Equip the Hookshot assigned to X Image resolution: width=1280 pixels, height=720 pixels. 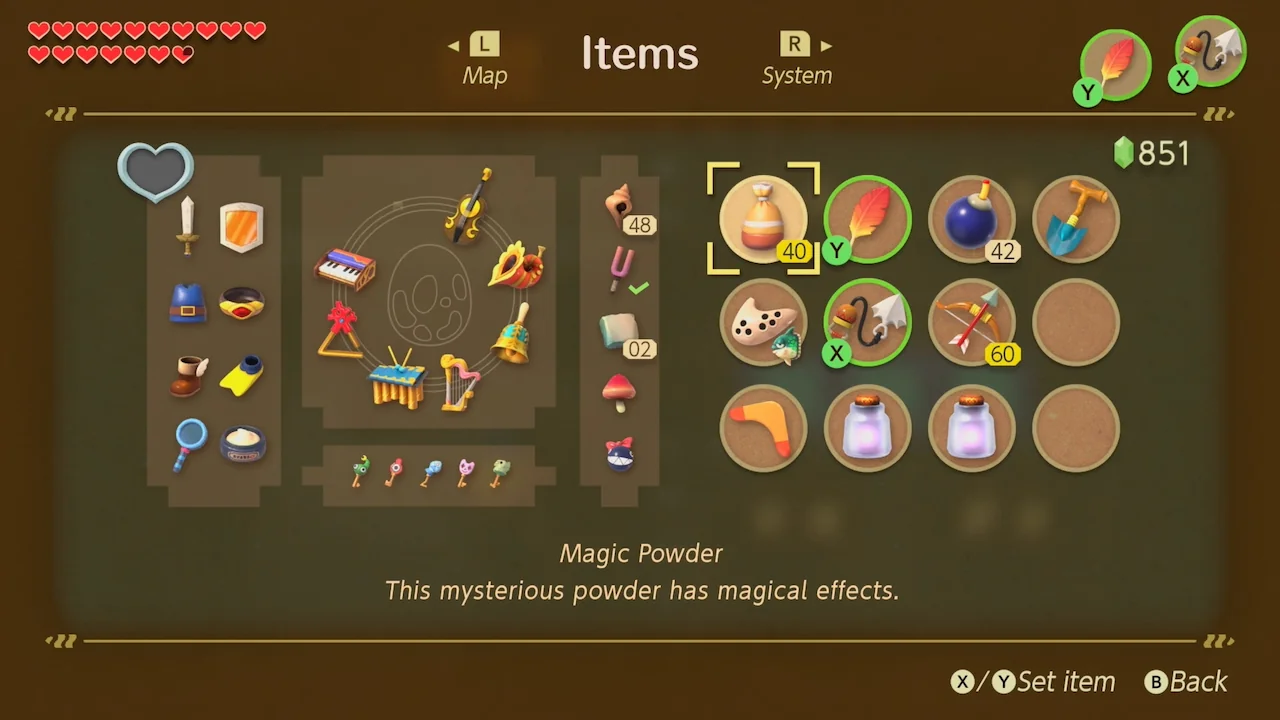[867, 322]
